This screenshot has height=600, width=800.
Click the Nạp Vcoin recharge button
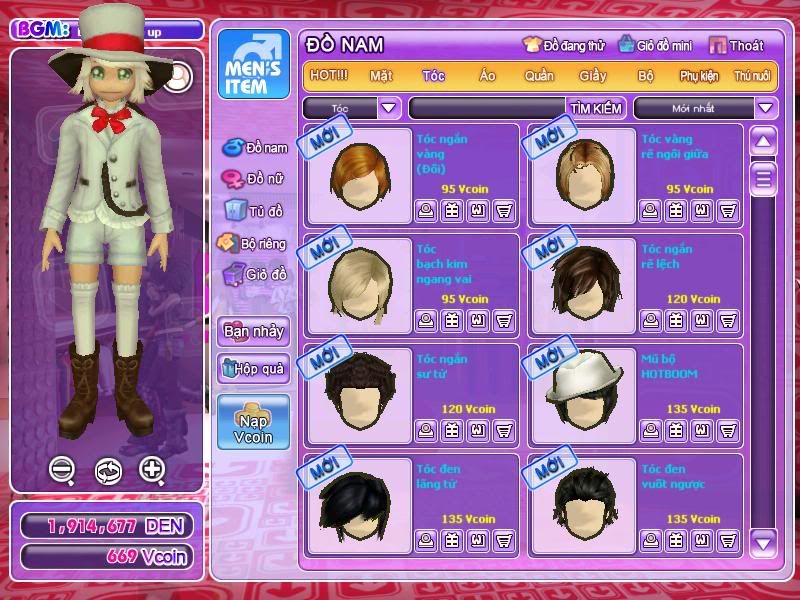253,421
